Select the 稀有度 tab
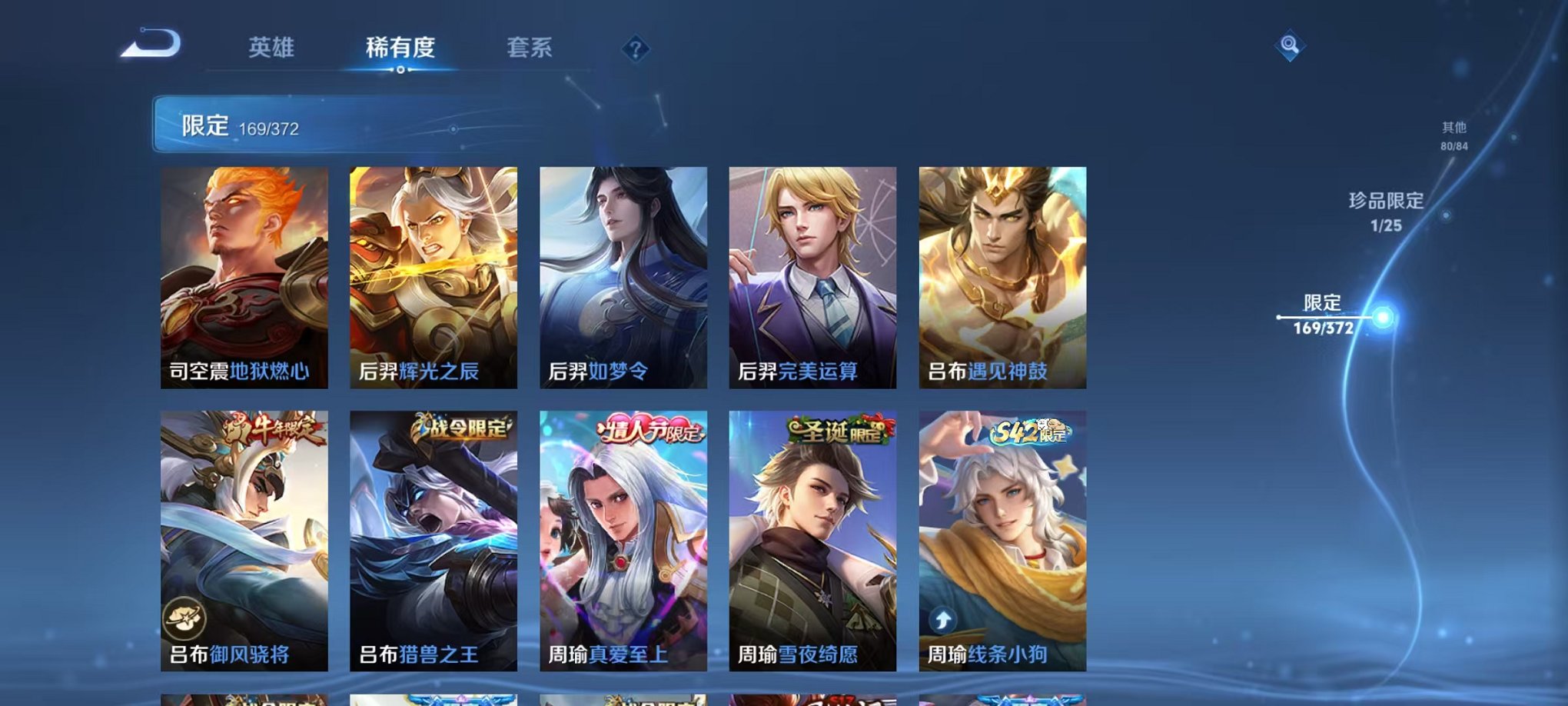The image size is (1568, 706). pos(400,48)
